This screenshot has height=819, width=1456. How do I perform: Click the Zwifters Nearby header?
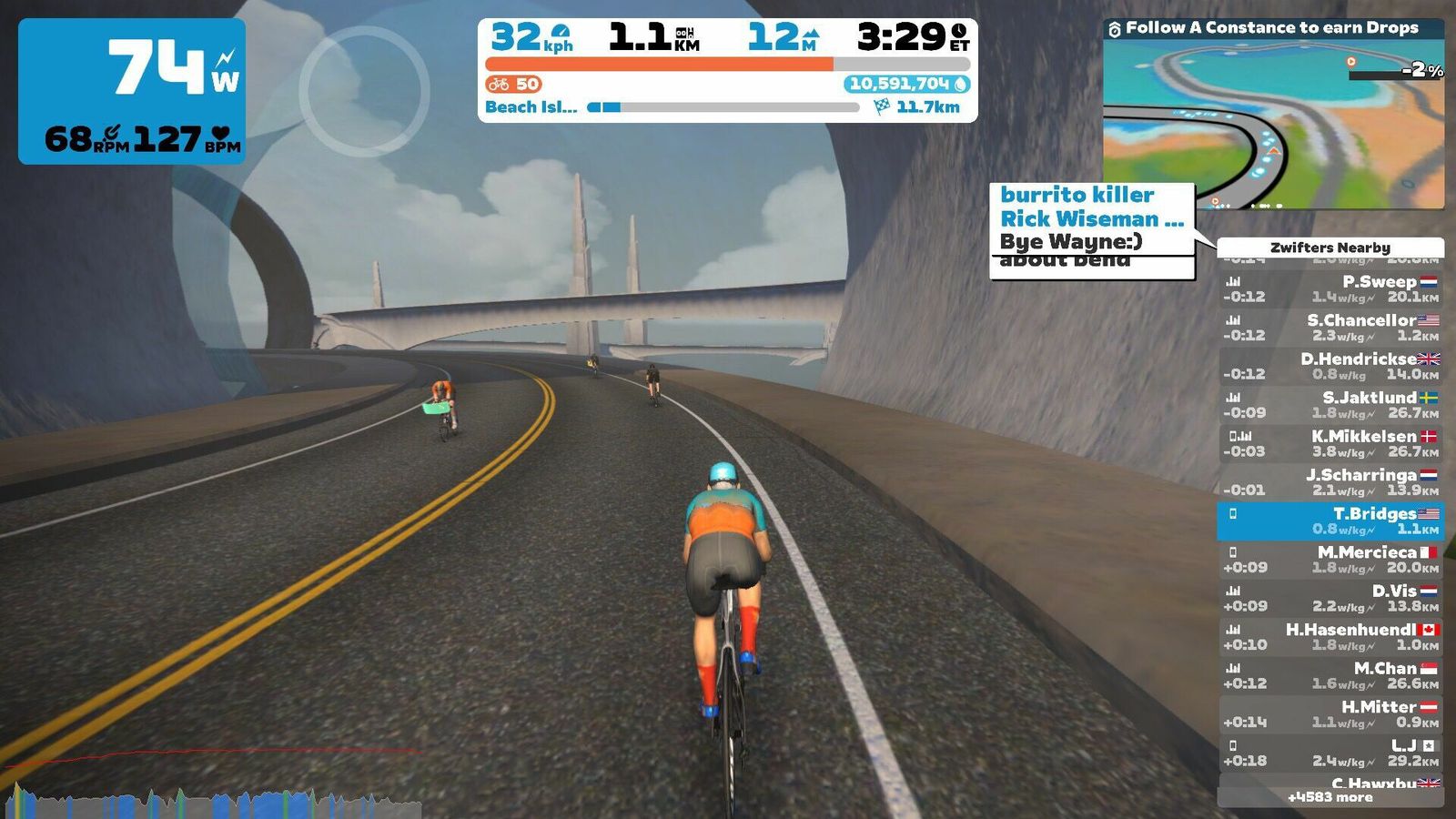point(1330,248)
